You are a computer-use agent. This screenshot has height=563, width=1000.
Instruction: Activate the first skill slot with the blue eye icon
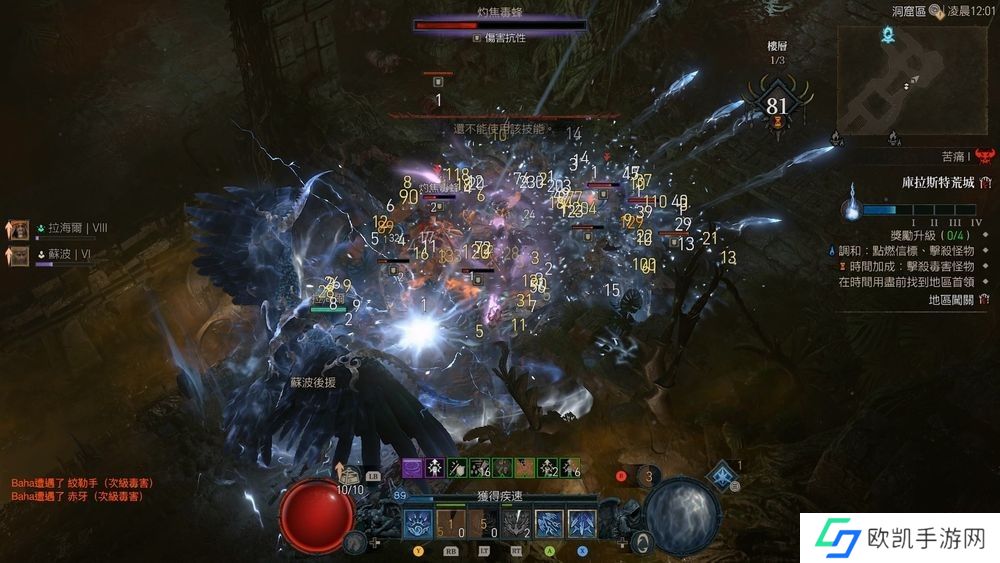[x=418, y=524]
